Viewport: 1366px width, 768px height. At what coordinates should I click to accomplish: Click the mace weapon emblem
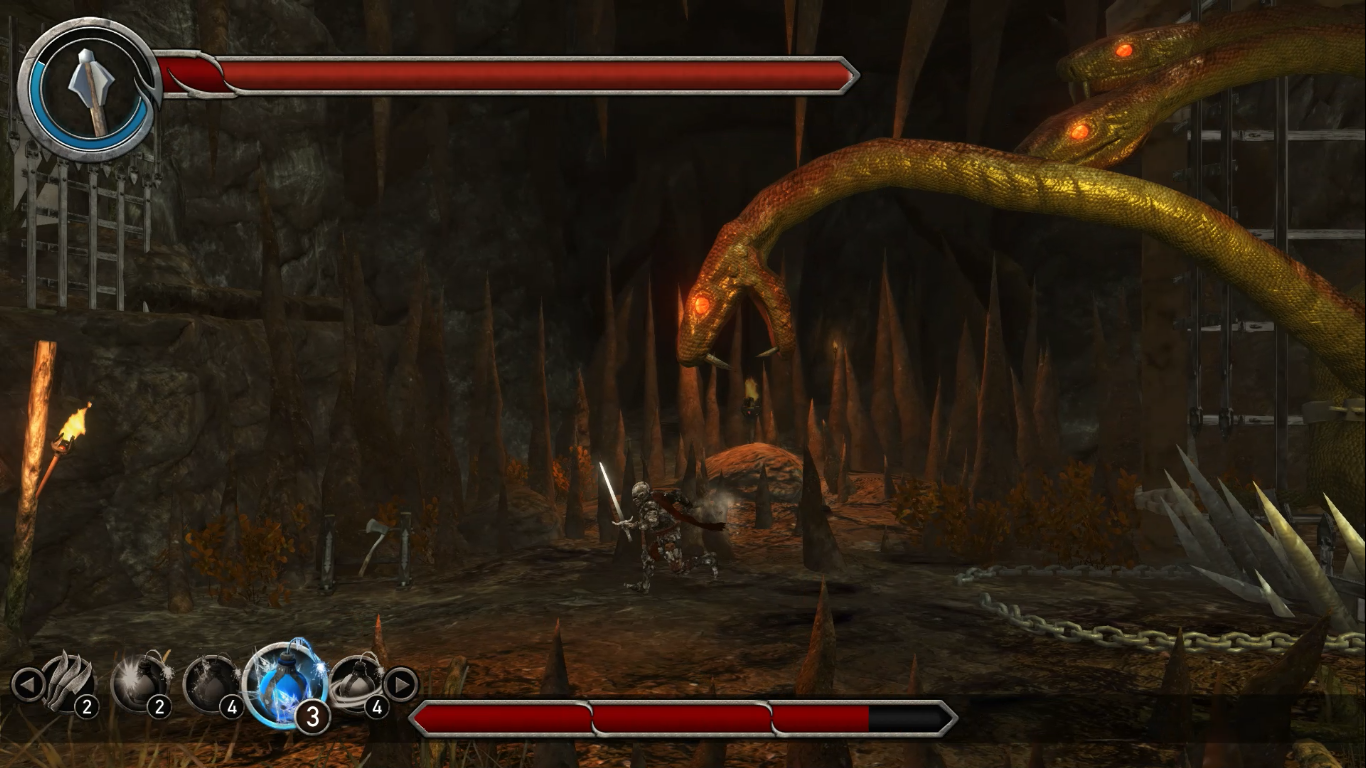pyautogui.click(x=90, y=89)
